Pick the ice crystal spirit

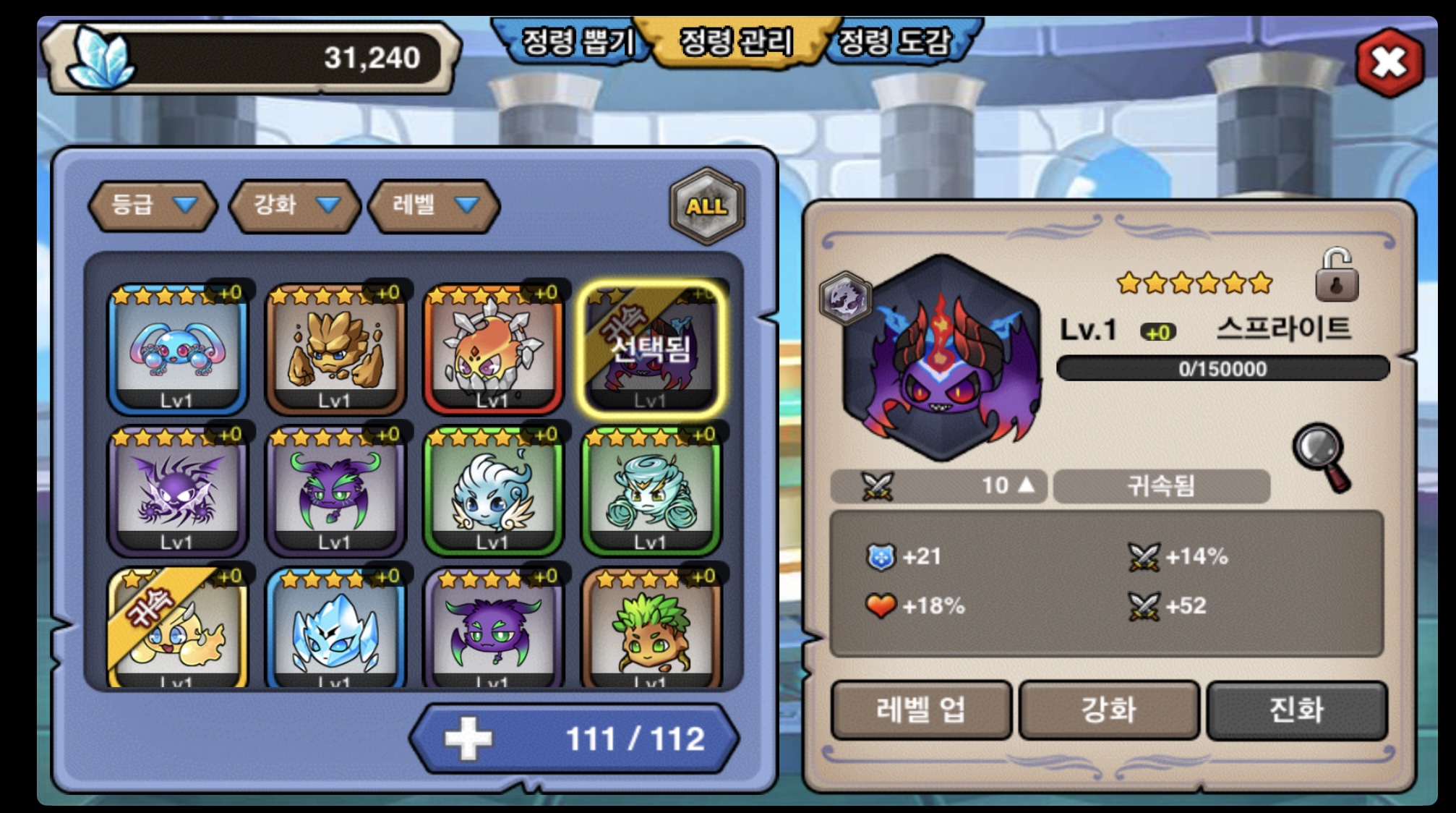[x=335, y=629]
